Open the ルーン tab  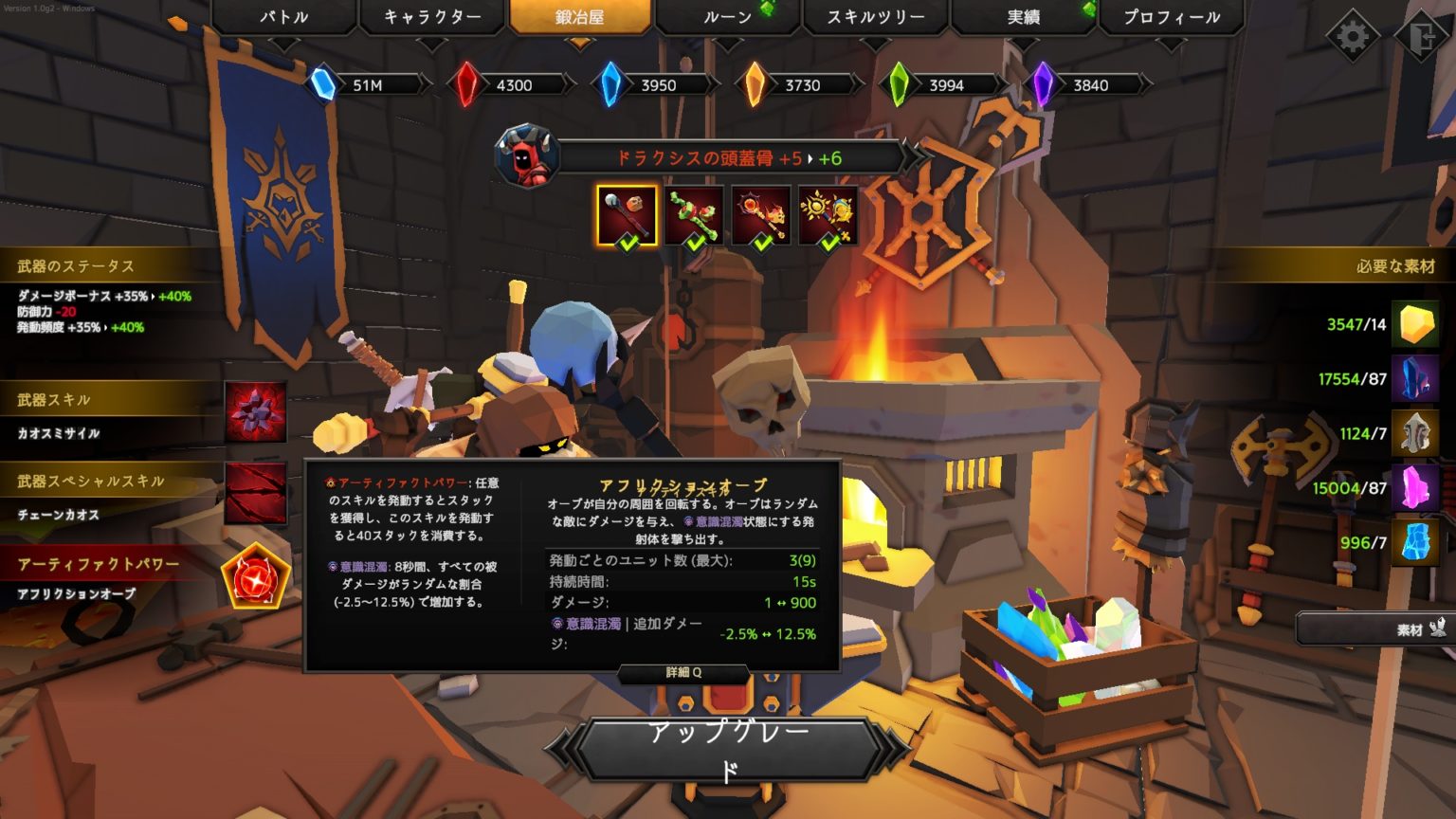click(727, 16)
